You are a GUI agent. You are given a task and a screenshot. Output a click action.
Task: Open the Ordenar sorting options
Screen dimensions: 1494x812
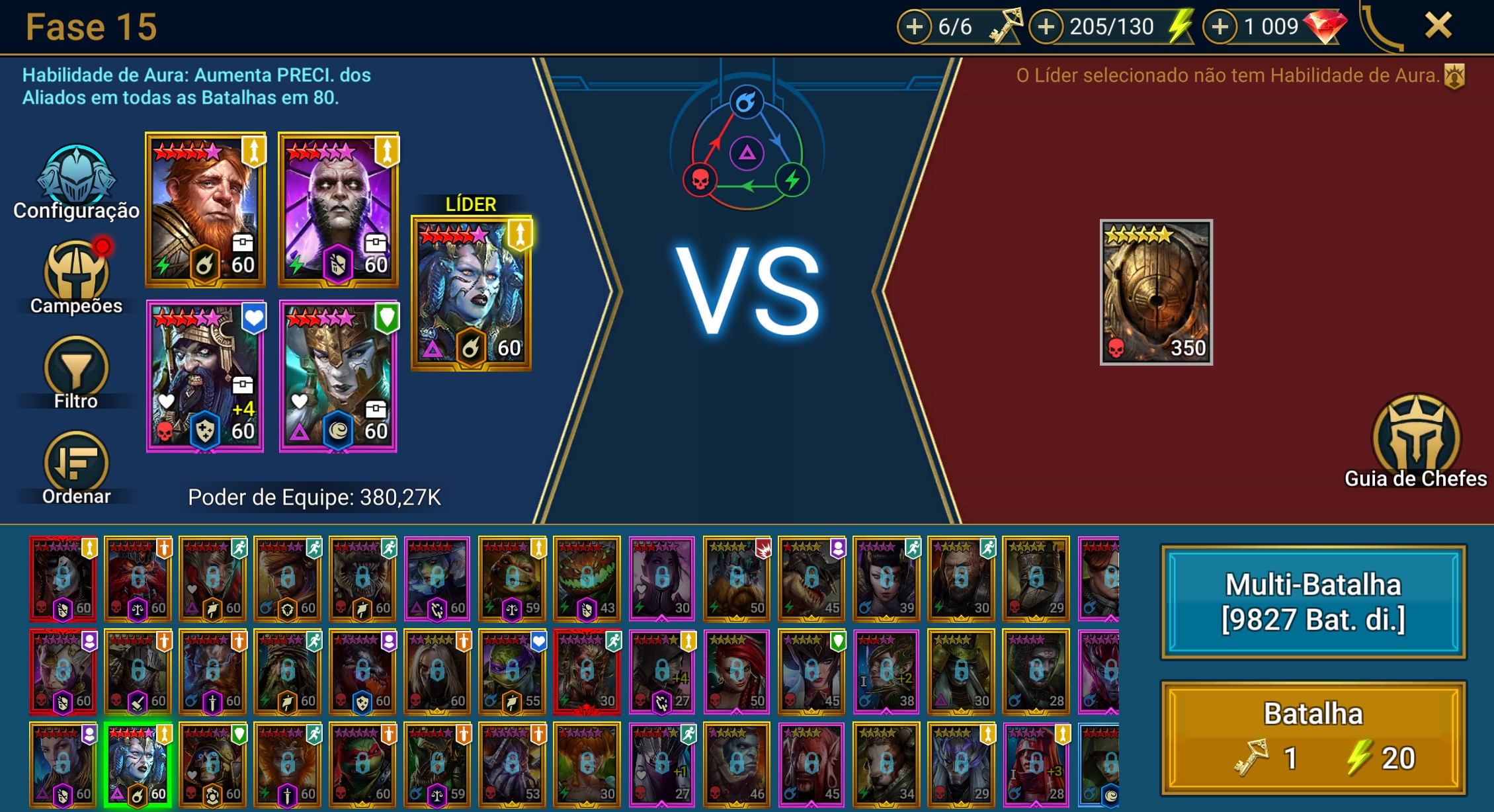tap(76, 467)
